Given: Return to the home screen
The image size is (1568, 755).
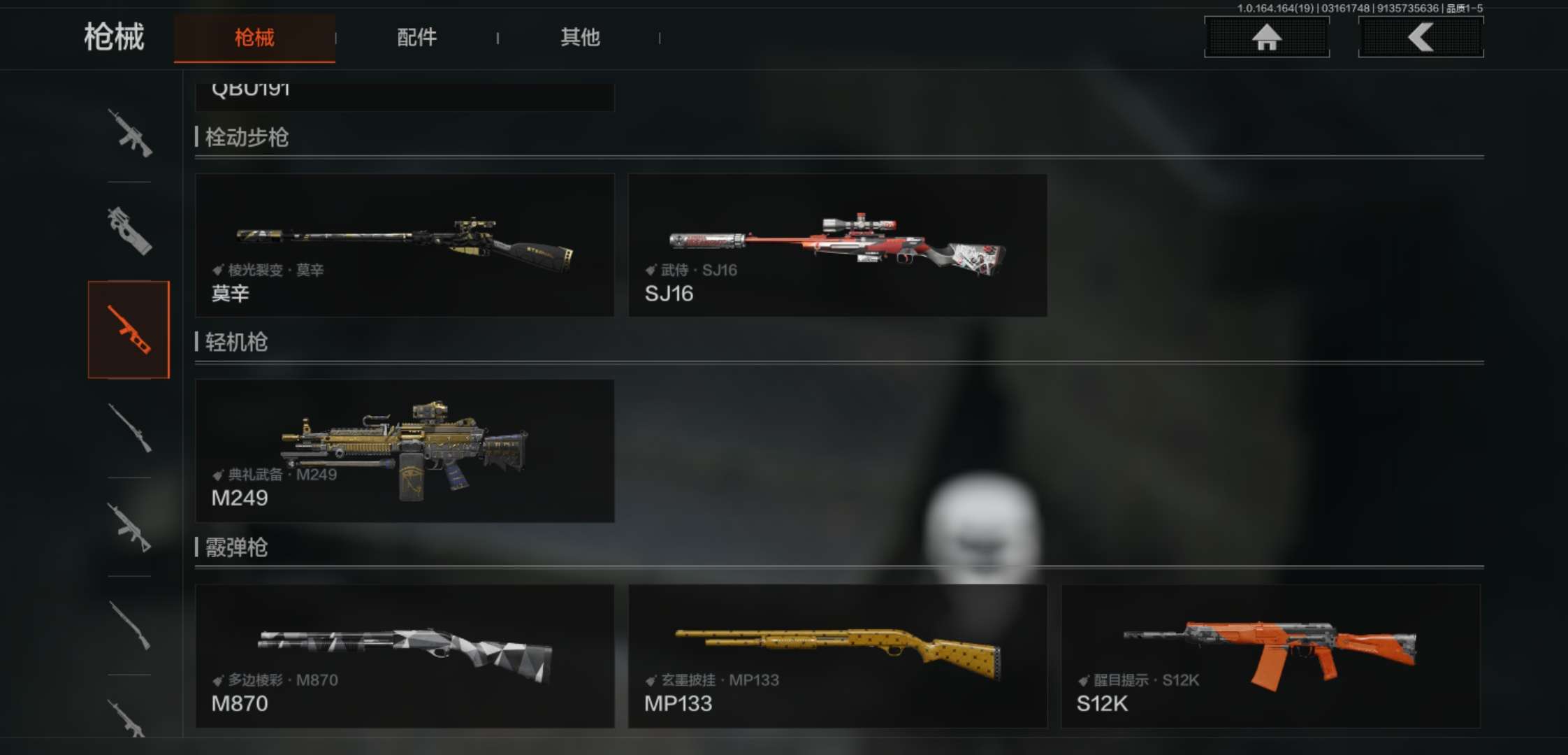Looking at the screenshot, I should point(1266,37).
